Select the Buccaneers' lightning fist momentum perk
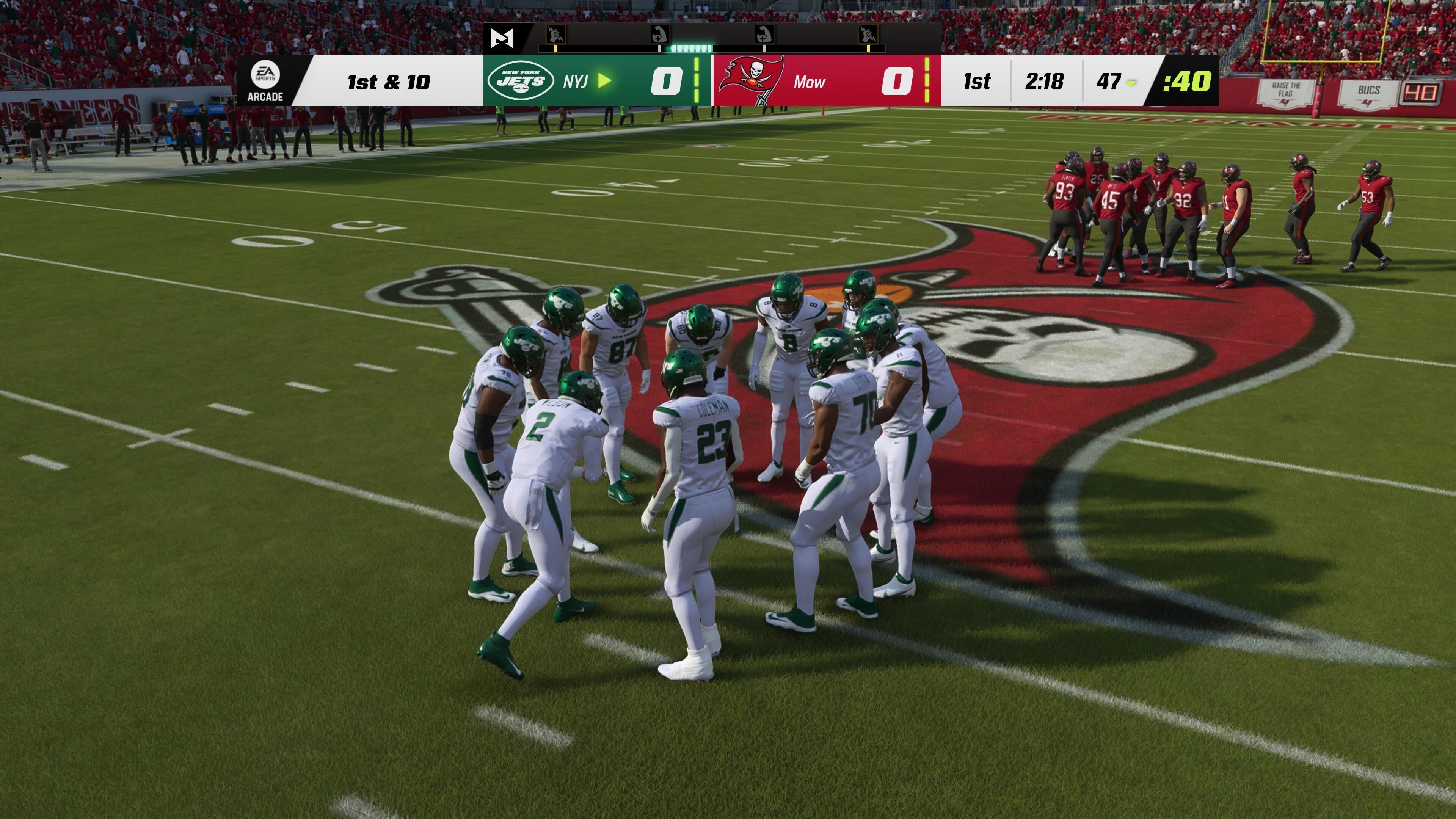 pyautogui.click(x=867, y=35)
